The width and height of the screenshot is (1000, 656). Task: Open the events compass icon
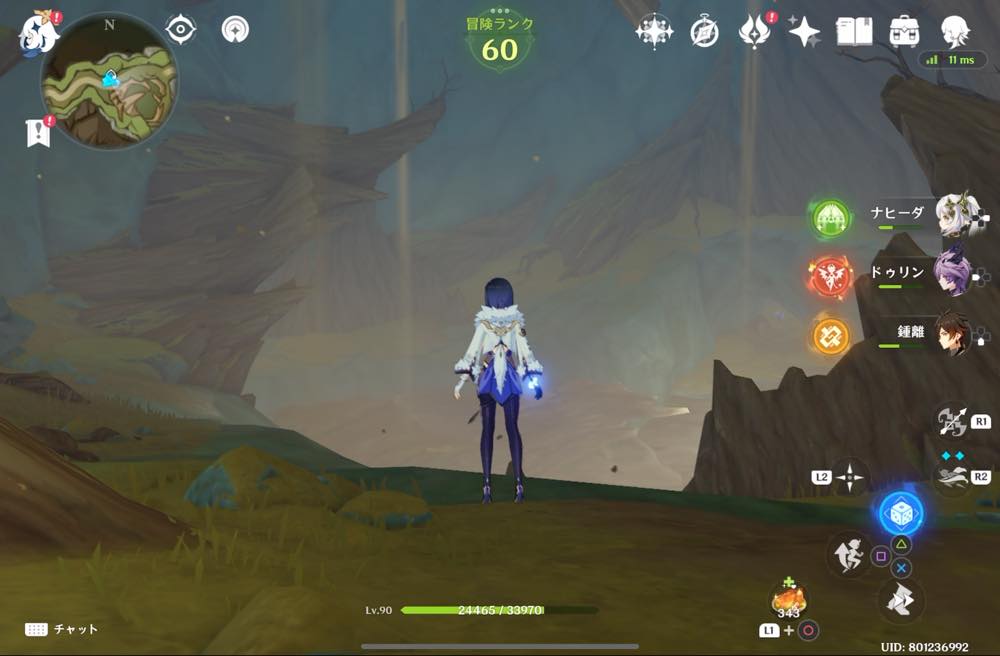[x=704, y=32]
